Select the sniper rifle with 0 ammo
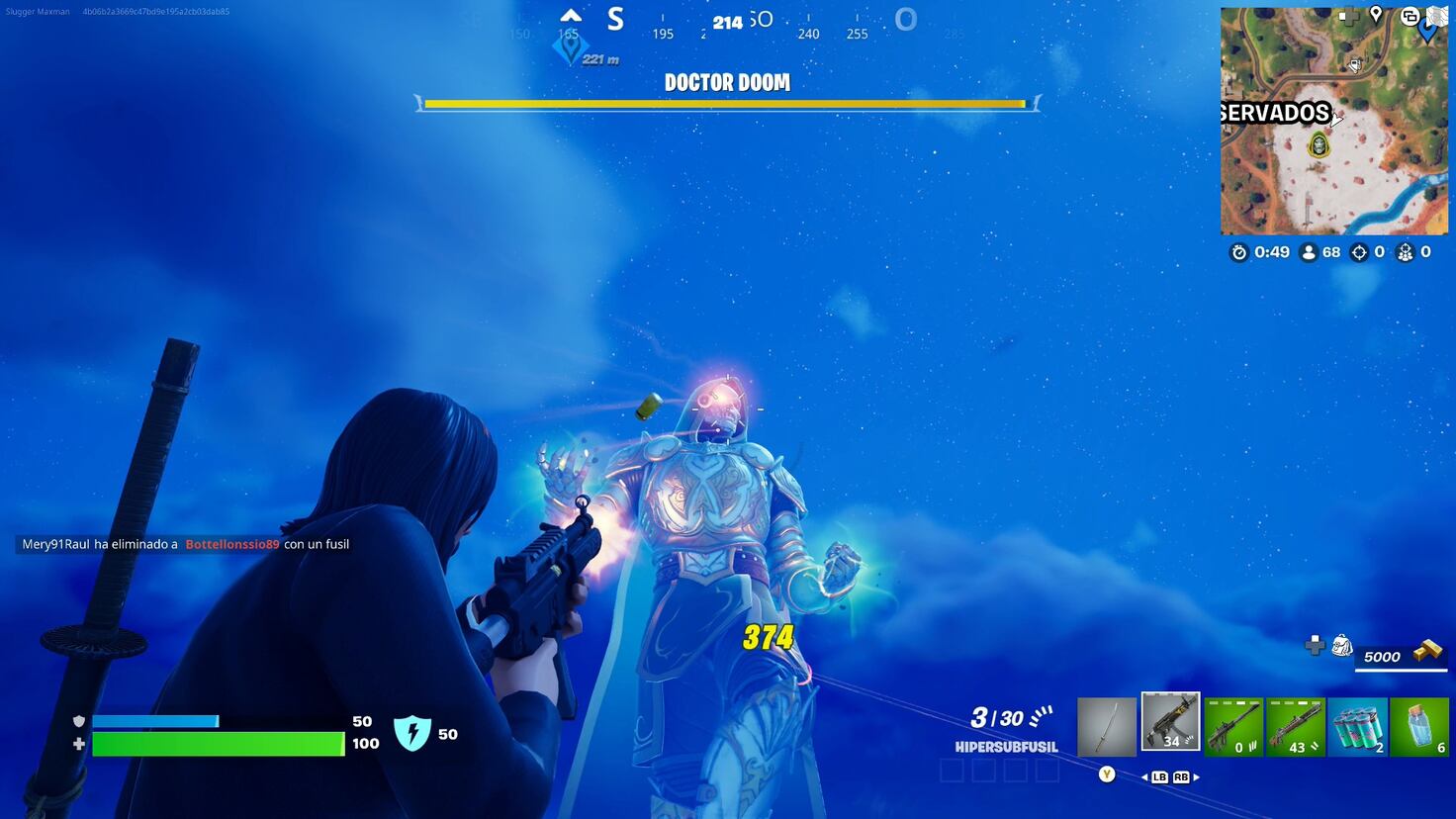 tap(1232, 725)
